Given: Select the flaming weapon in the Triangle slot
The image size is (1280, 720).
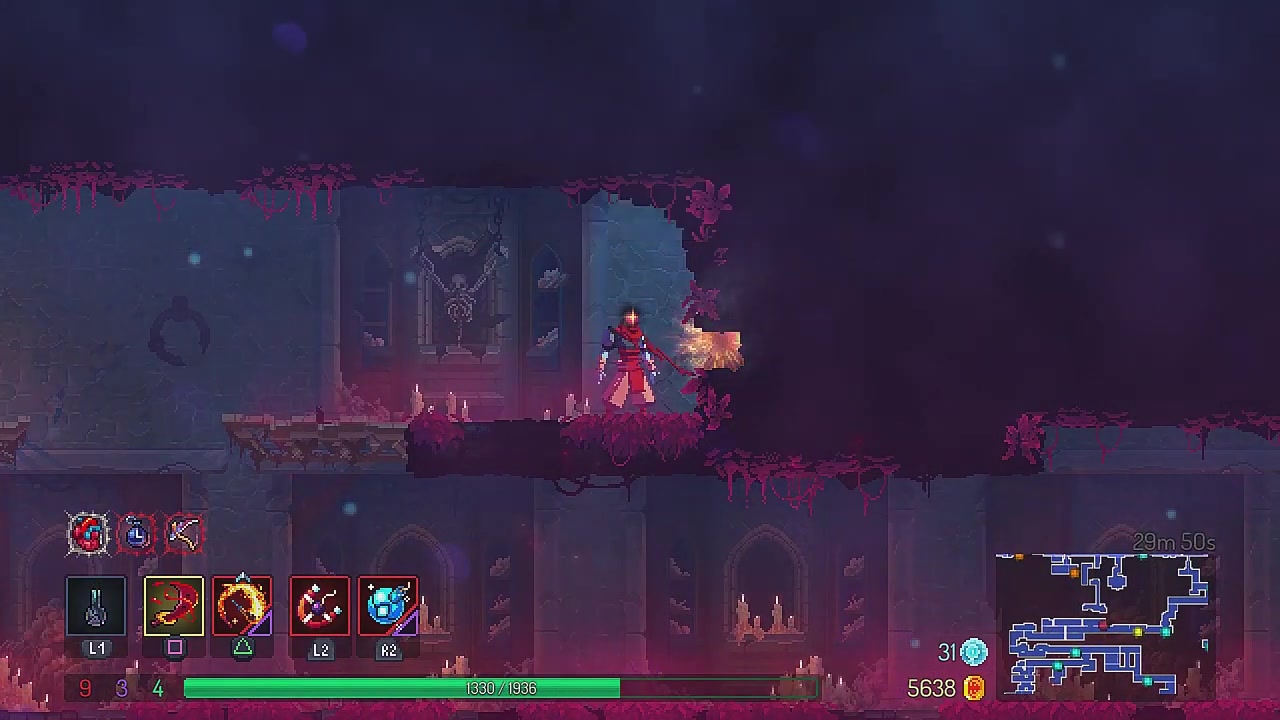Looking at the screenshot, I should tap(242, 605).
